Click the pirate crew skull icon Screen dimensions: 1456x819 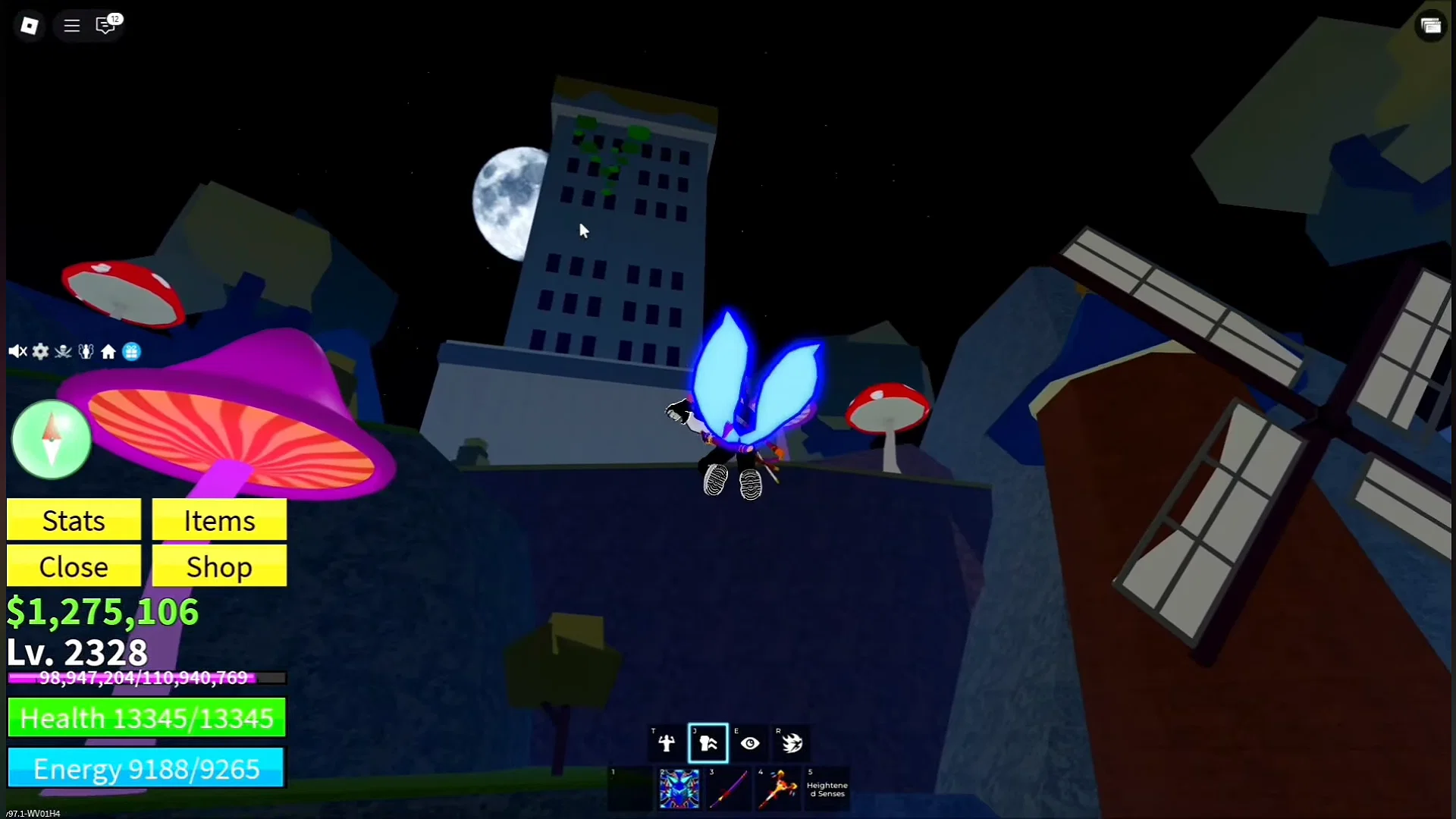[x=63, y=351]
